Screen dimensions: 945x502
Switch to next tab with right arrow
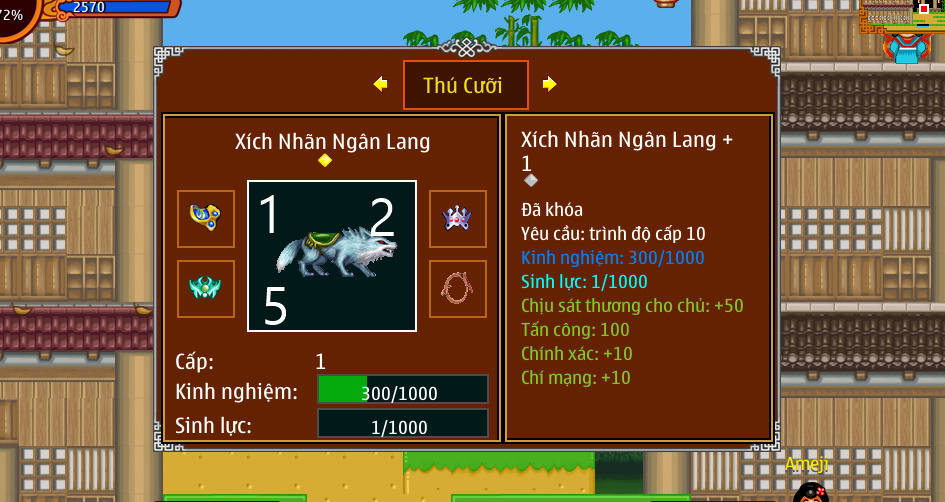pos(549,84)
